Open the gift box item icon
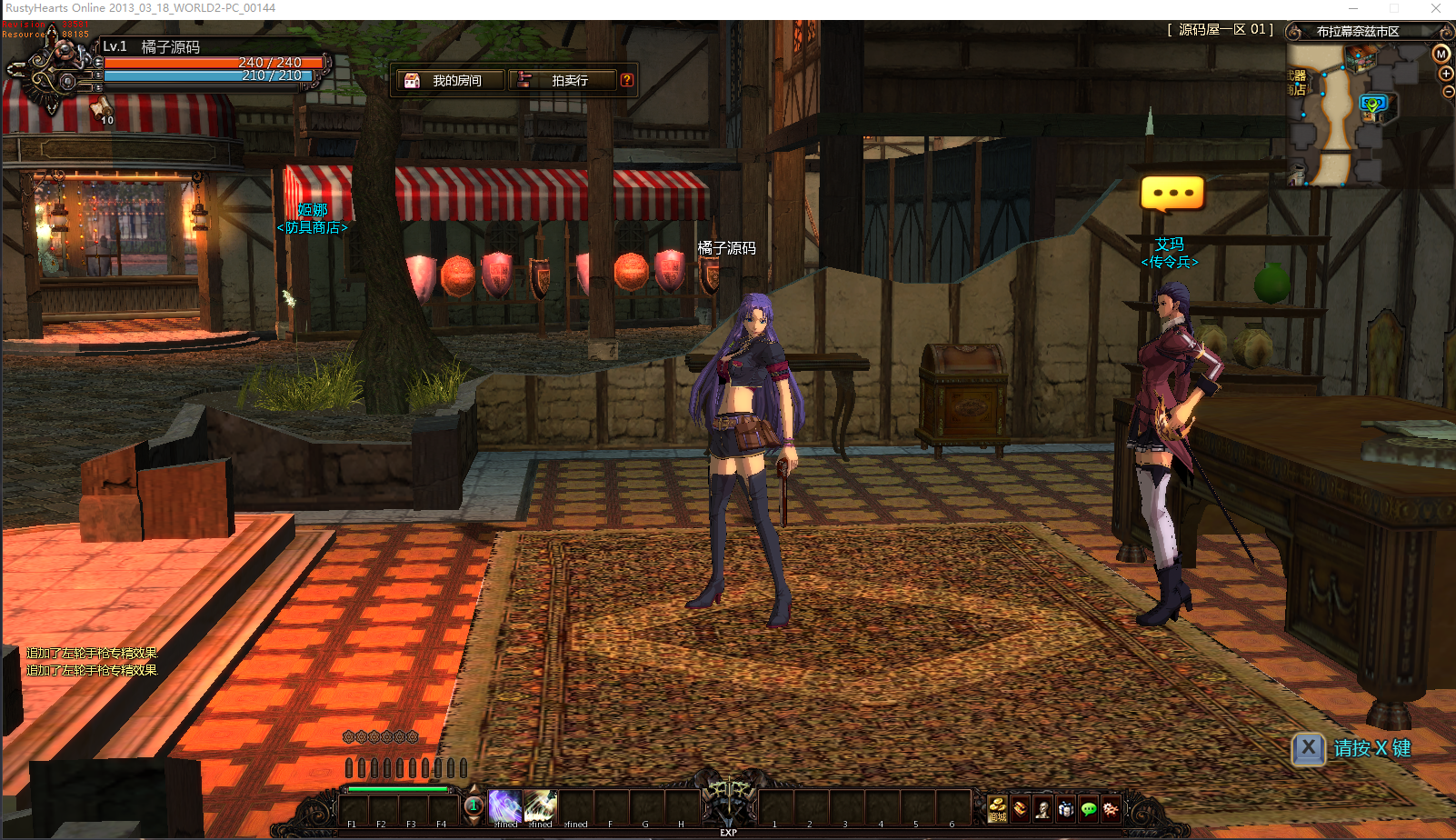 (1066, 807)
